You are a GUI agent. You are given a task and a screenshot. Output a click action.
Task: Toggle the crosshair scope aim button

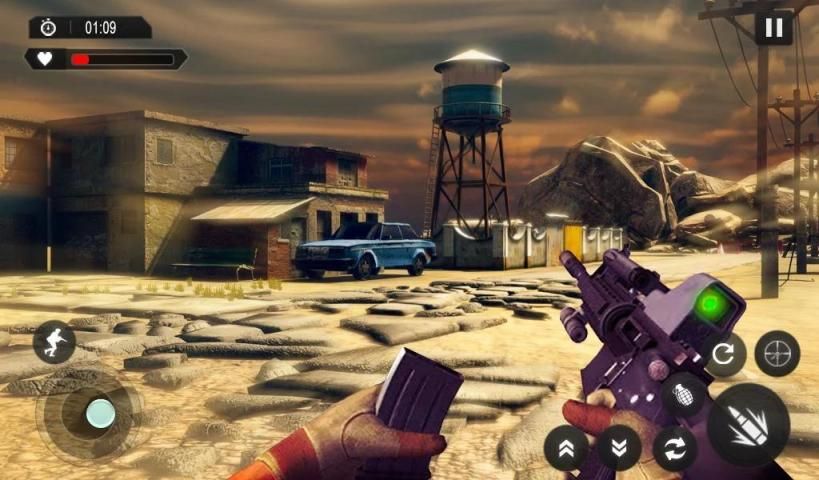click(777, 353)
